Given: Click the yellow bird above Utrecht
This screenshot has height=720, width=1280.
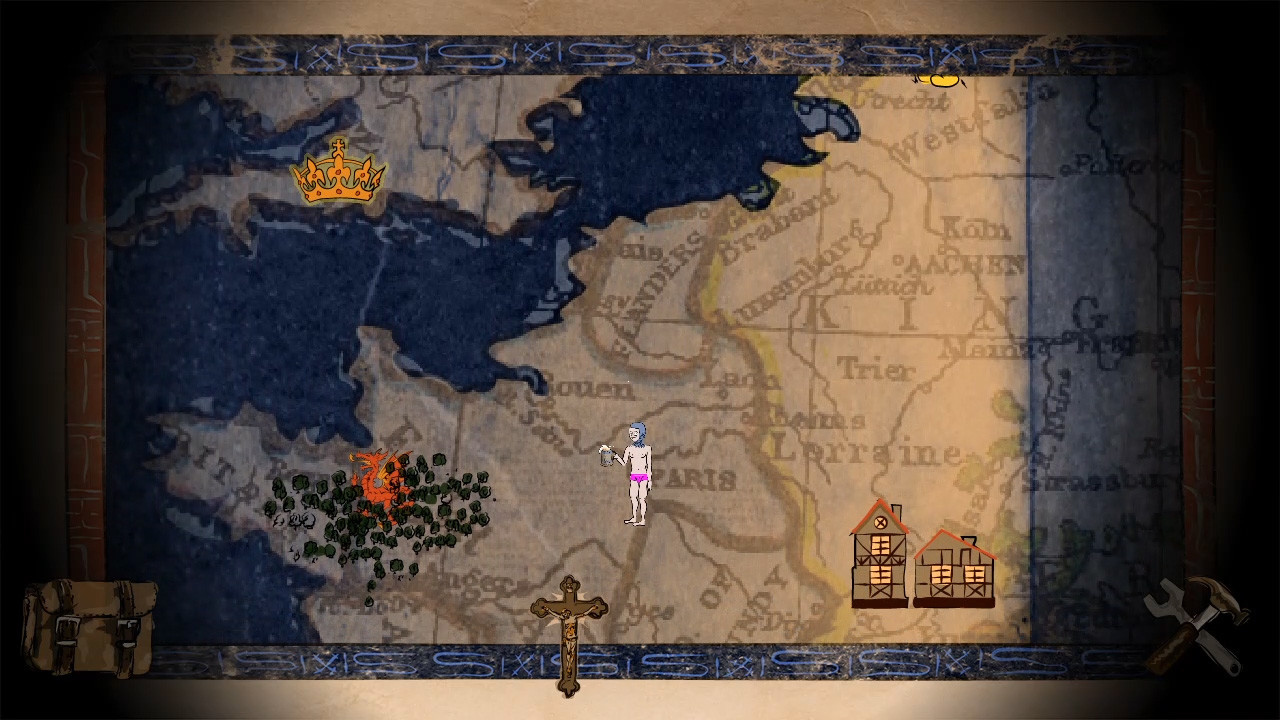Looking at the screenshot, I should [940, 80].
